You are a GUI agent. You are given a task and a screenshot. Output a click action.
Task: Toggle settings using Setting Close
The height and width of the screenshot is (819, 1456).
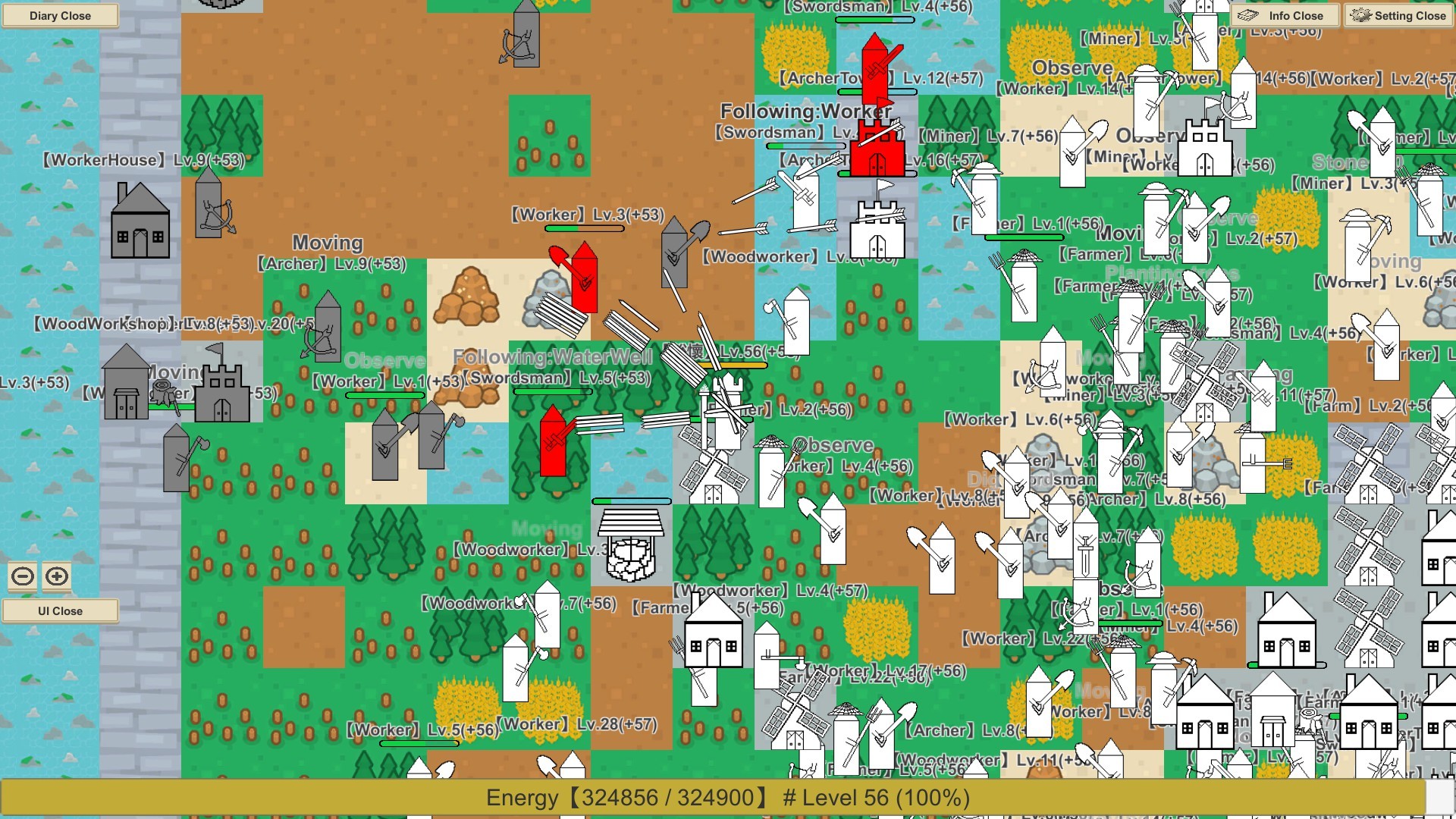1398,15
